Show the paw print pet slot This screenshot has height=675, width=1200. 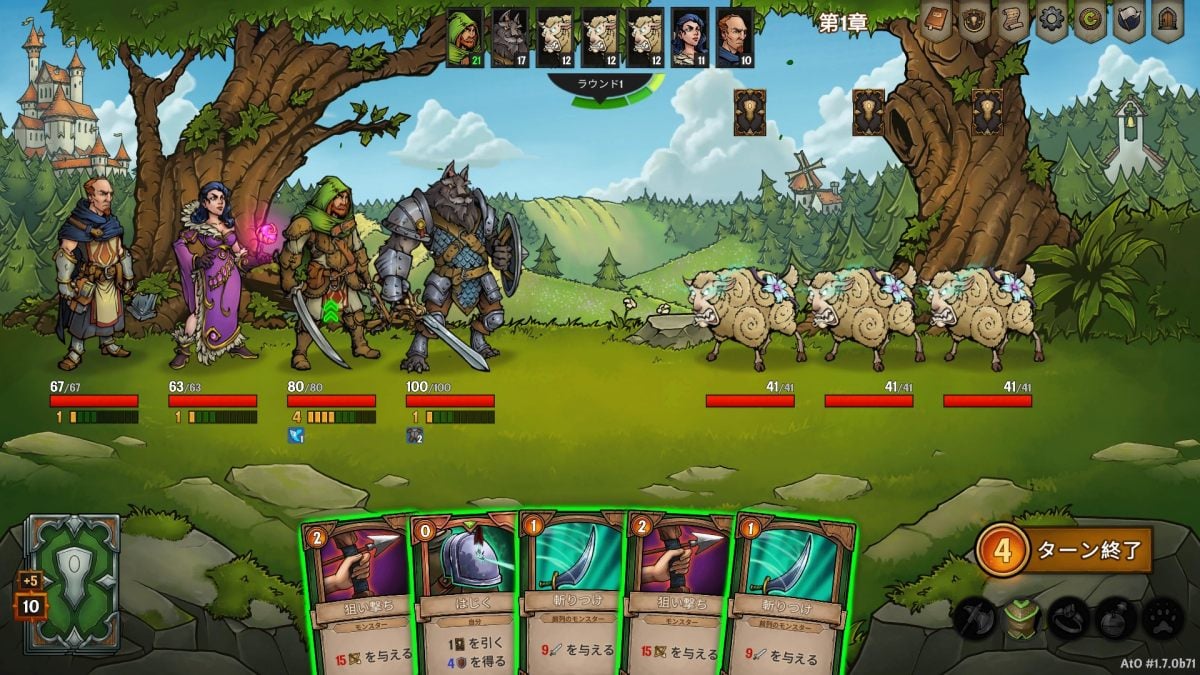(1162, 618)
